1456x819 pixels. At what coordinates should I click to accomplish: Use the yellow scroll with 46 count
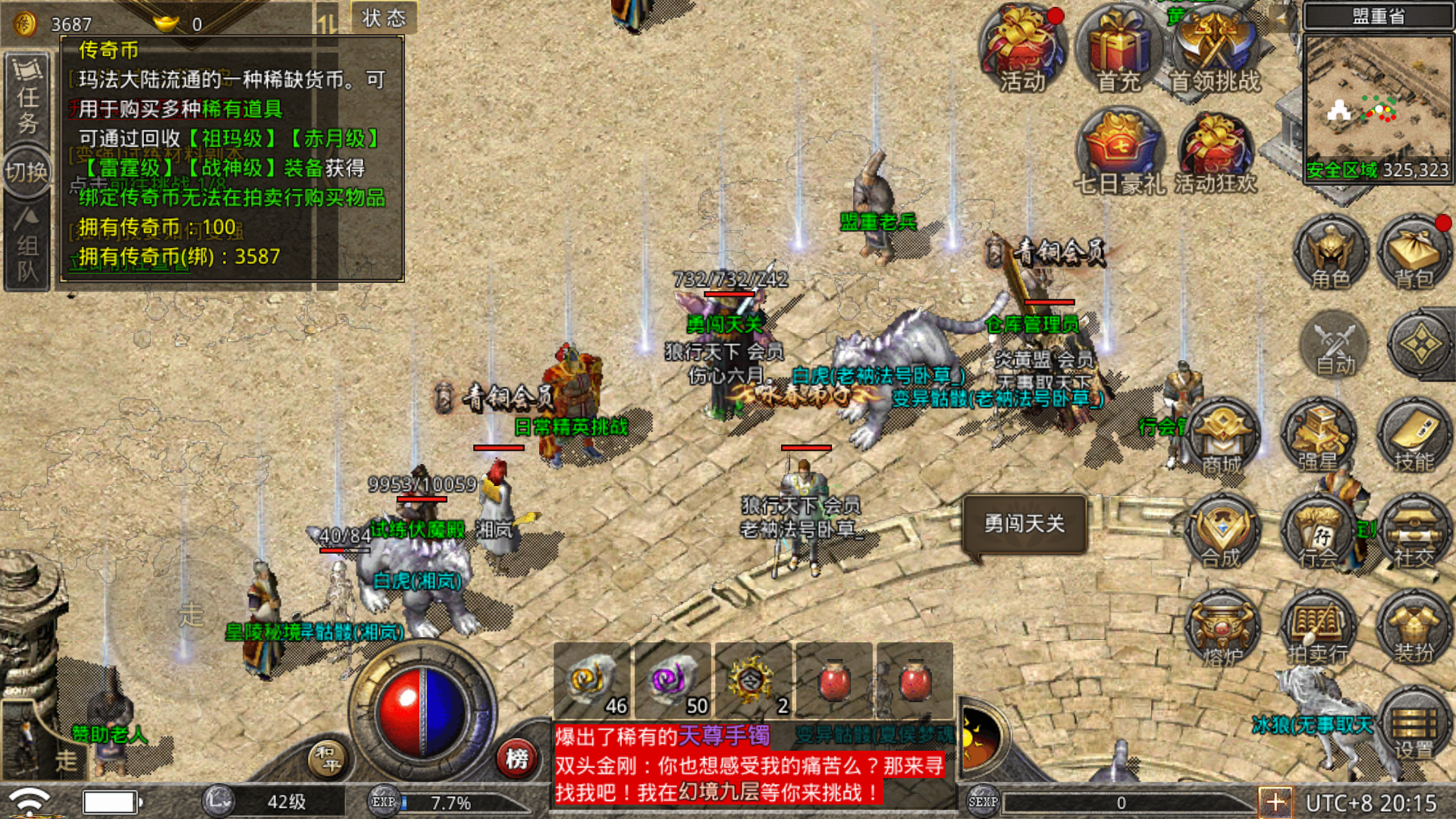tap(592, 680)
